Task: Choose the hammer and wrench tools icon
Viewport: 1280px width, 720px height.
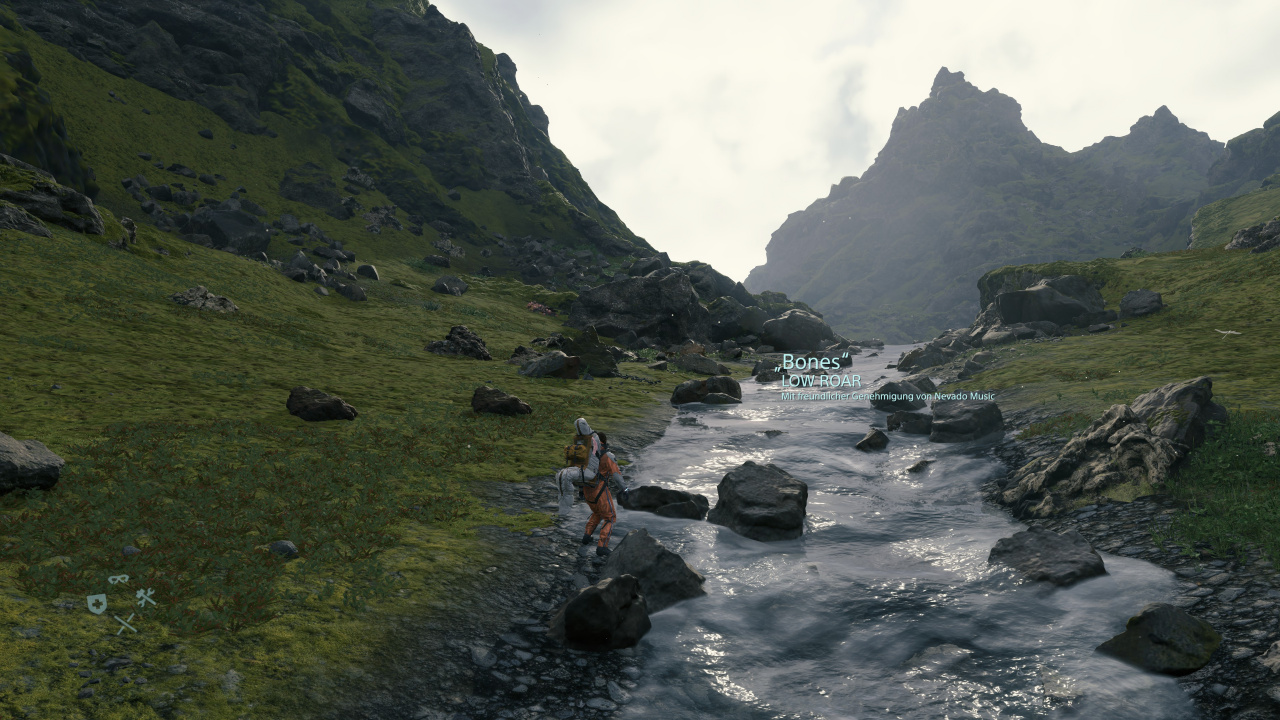Action: point(146,598)
